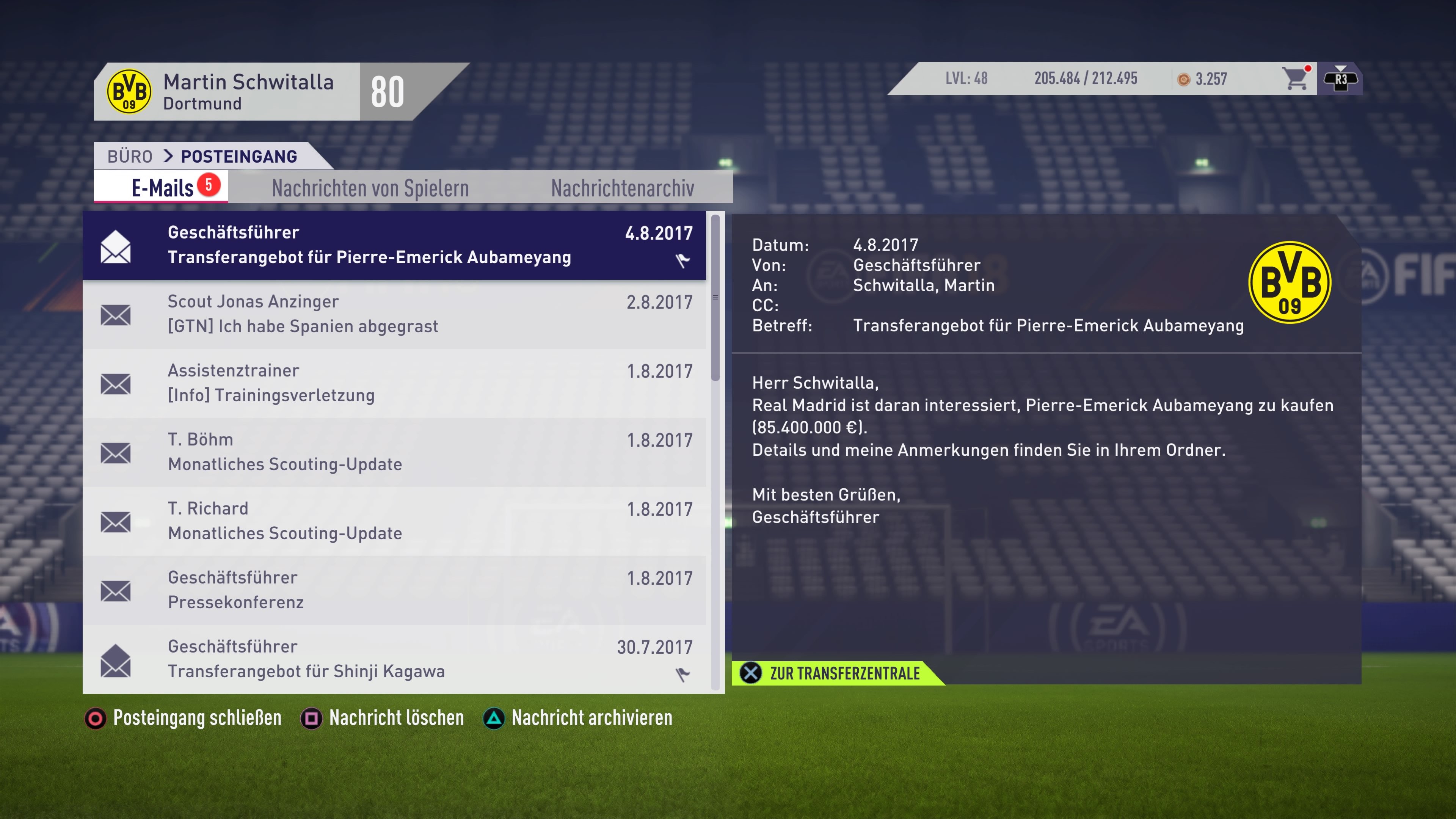Click the coin currency icon showing 3.257
The height and width of the screenshot is (819, 1456).
1183,79
